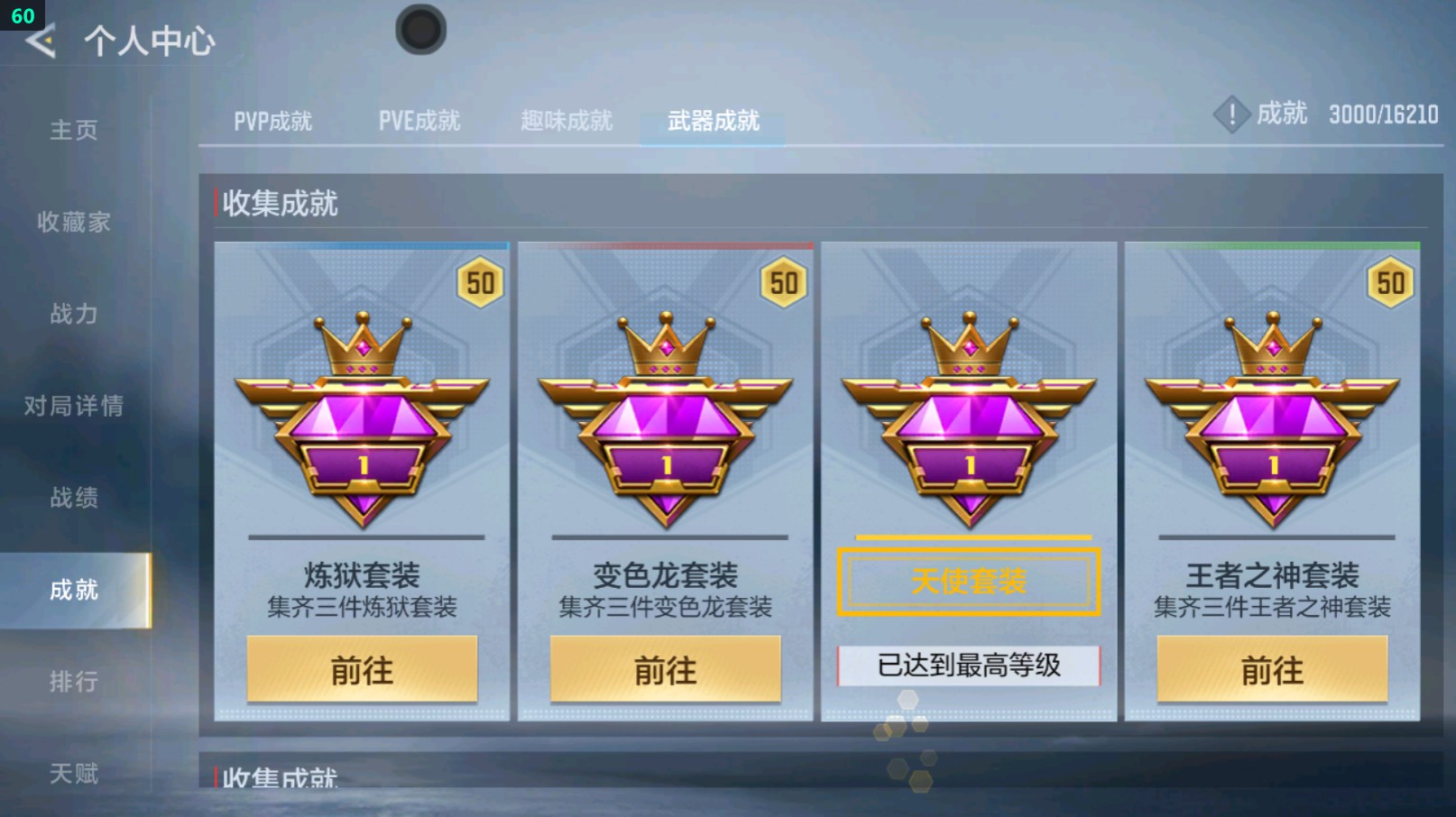
Task: Click the level 50 badge on 炼狱套装 card
Action: click(481, 281)
